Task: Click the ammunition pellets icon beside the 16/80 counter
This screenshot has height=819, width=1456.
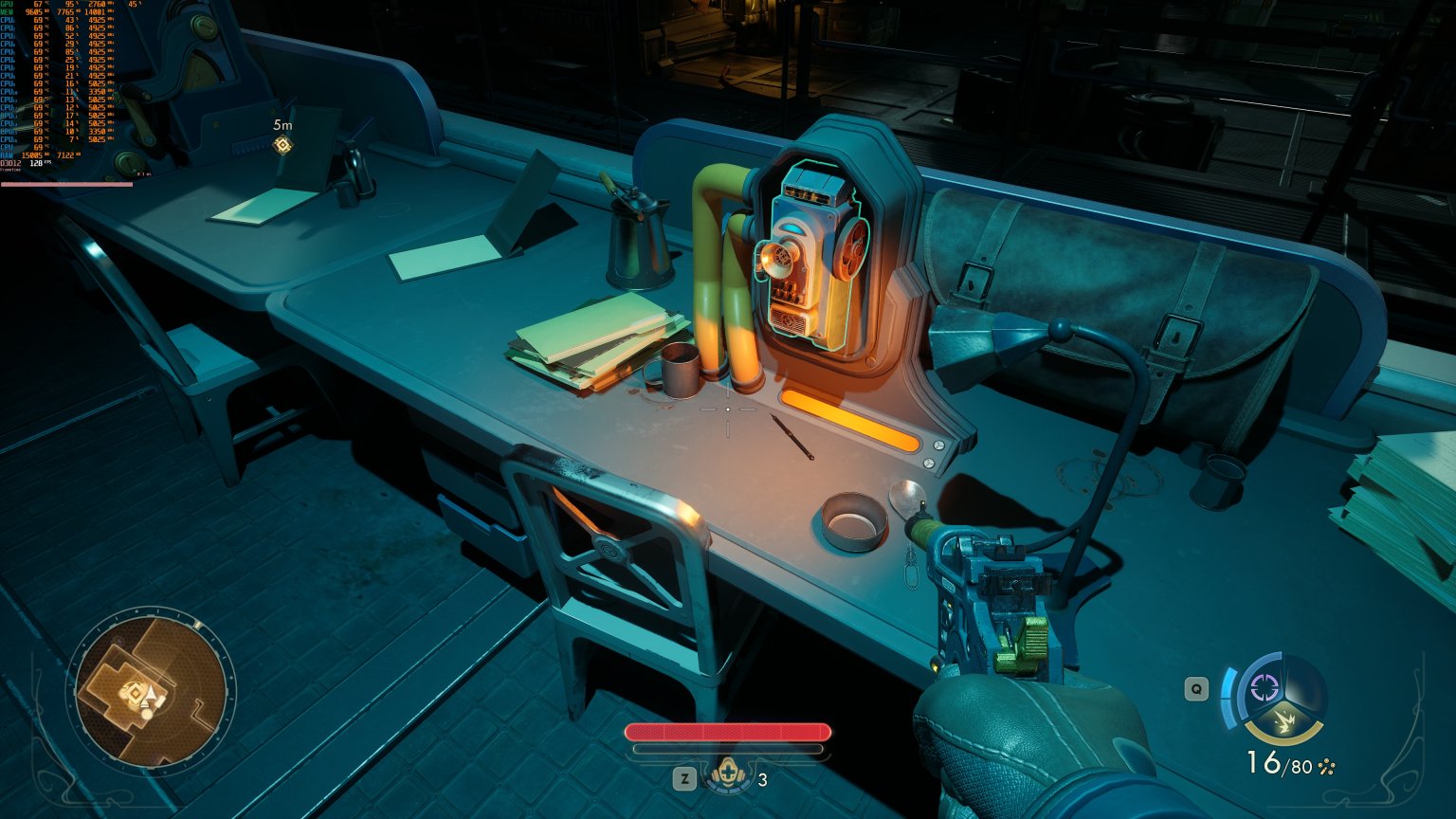Action: 1326,766
